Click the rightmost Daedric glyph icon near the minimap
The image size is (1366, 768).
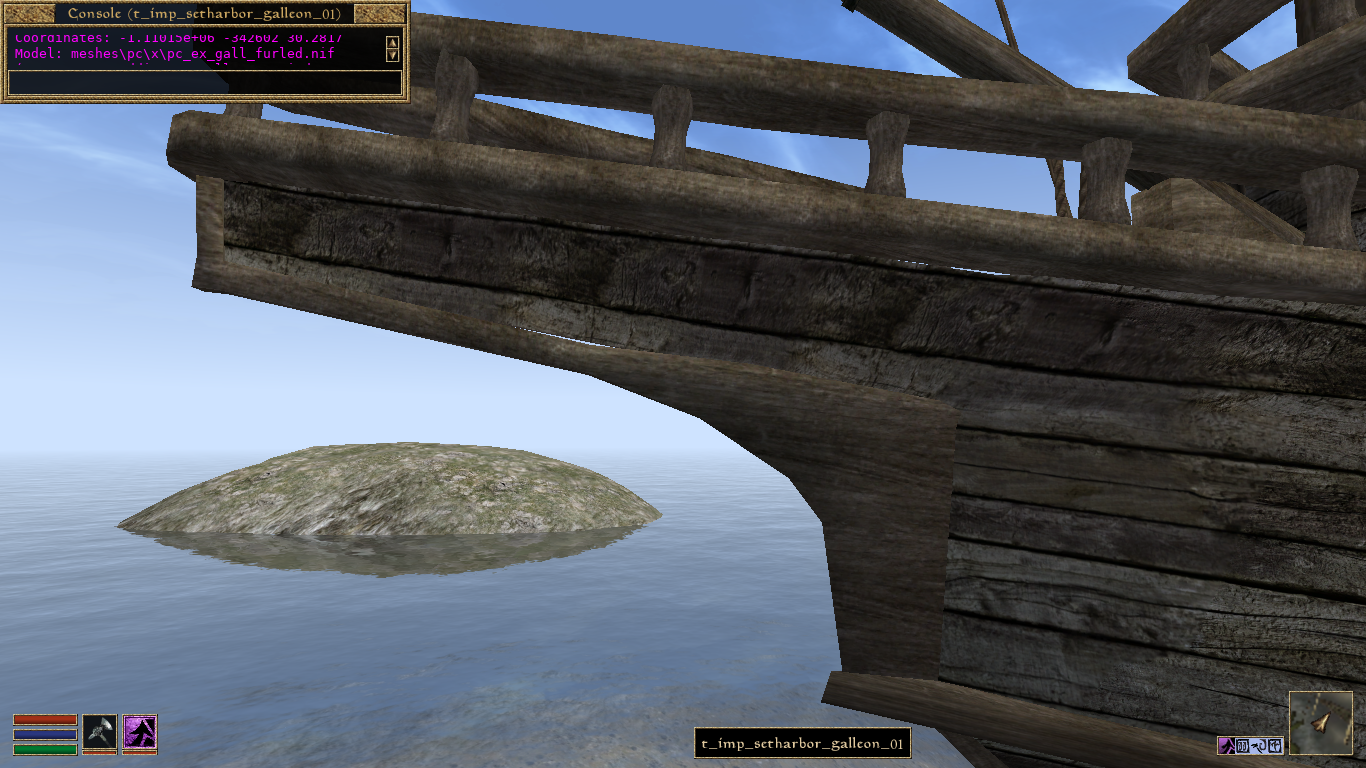click(1276, 747)
